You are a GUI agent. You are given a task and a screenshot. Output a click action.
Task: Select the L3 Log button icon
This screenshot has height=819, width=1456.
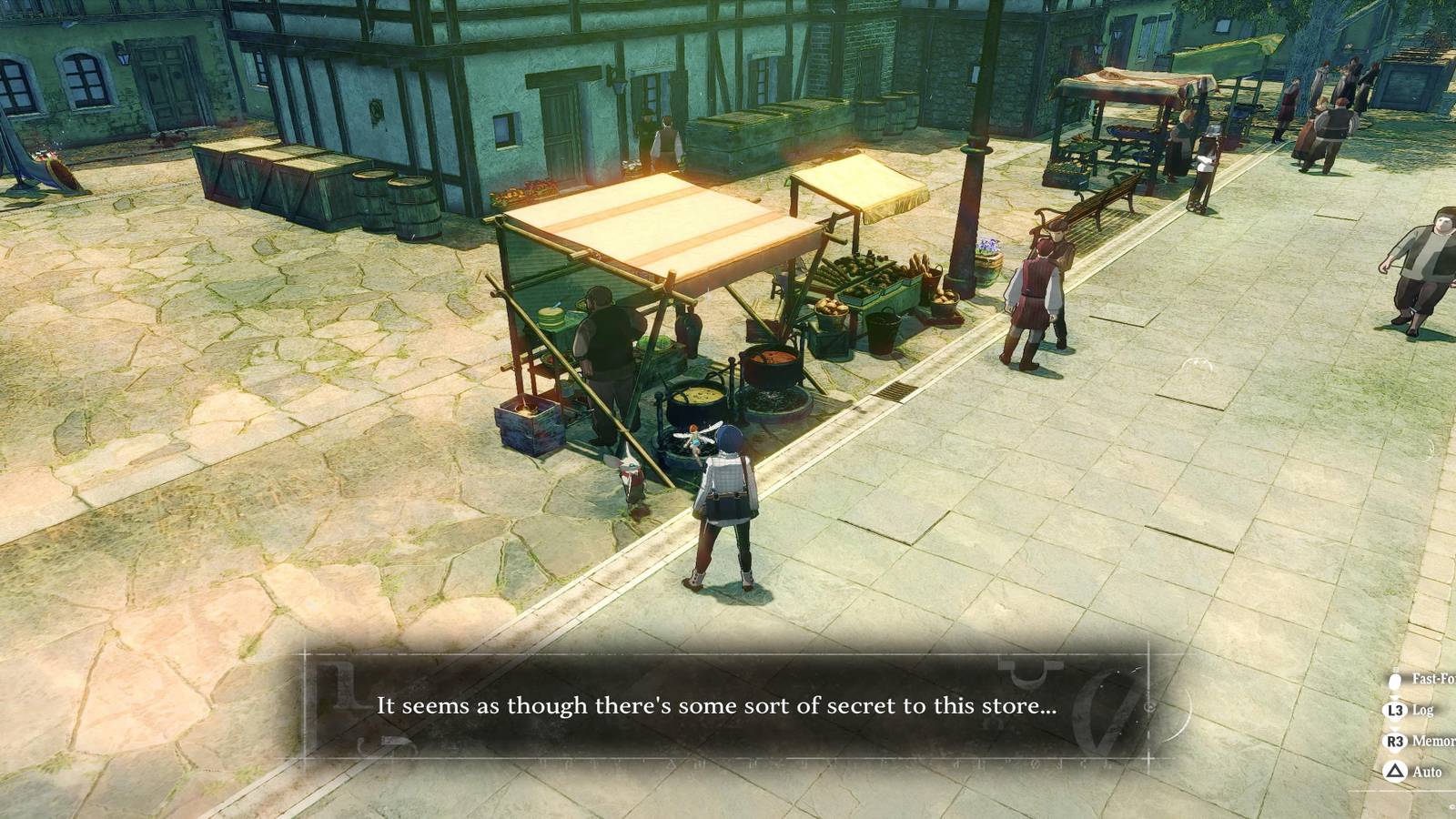click(x=1395, y=709)
